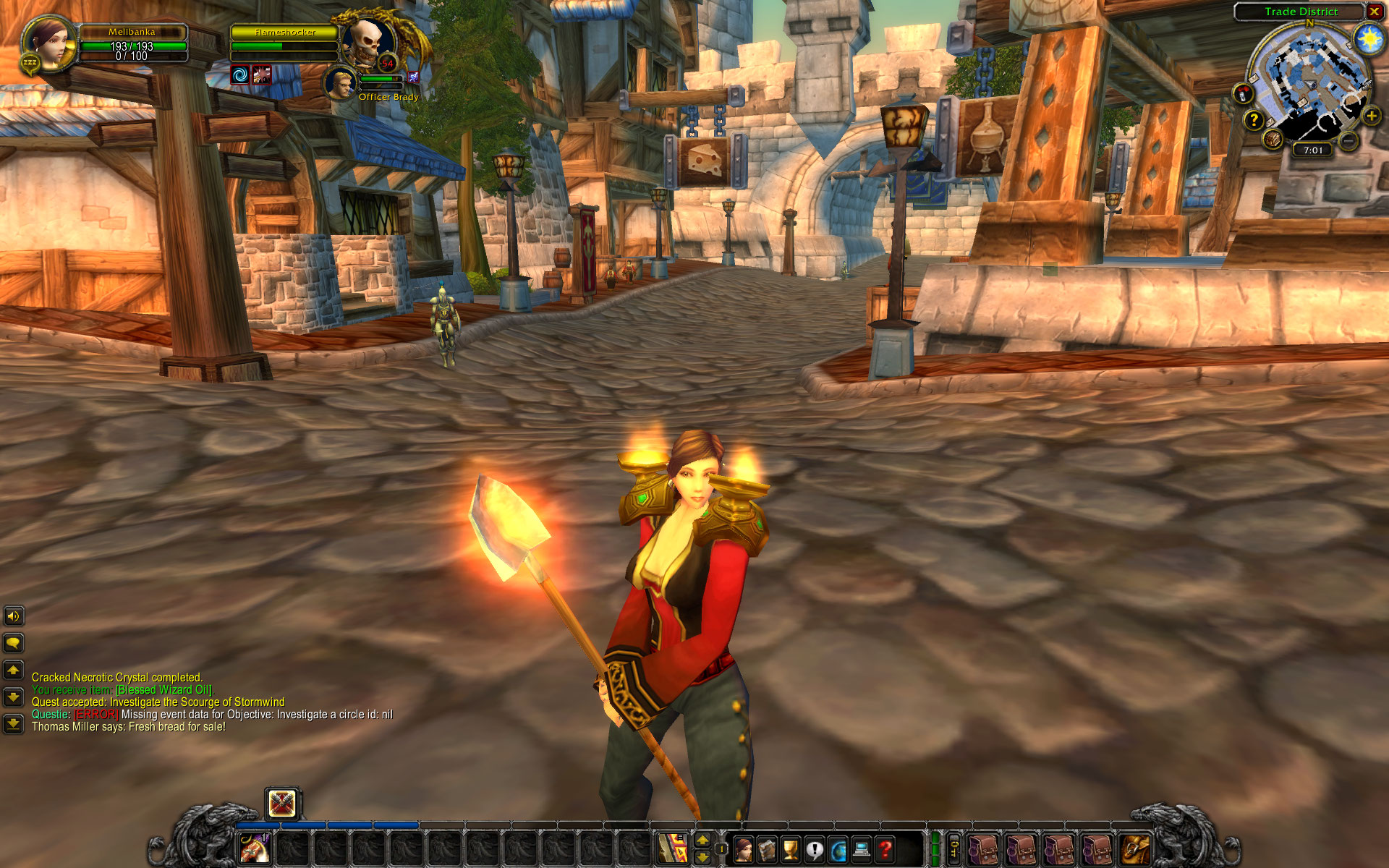Image resolution: width=1389 pixels, height=868 pixels.
Task: Toggle the minimap tracking icon
Action: 1243,93
